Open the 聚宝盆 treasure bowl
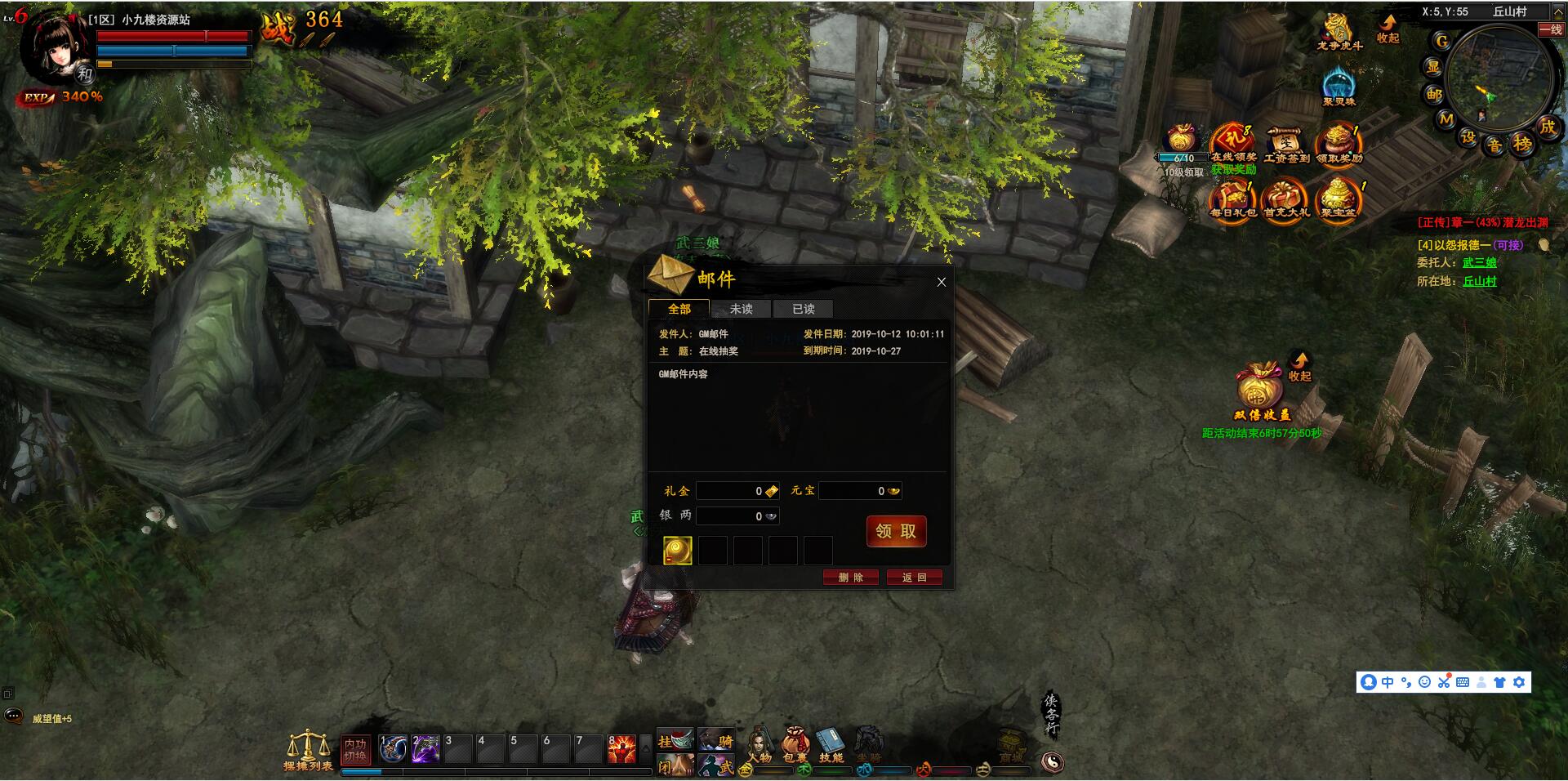The image size is (1568, 781). click(x=1338, y=199)
